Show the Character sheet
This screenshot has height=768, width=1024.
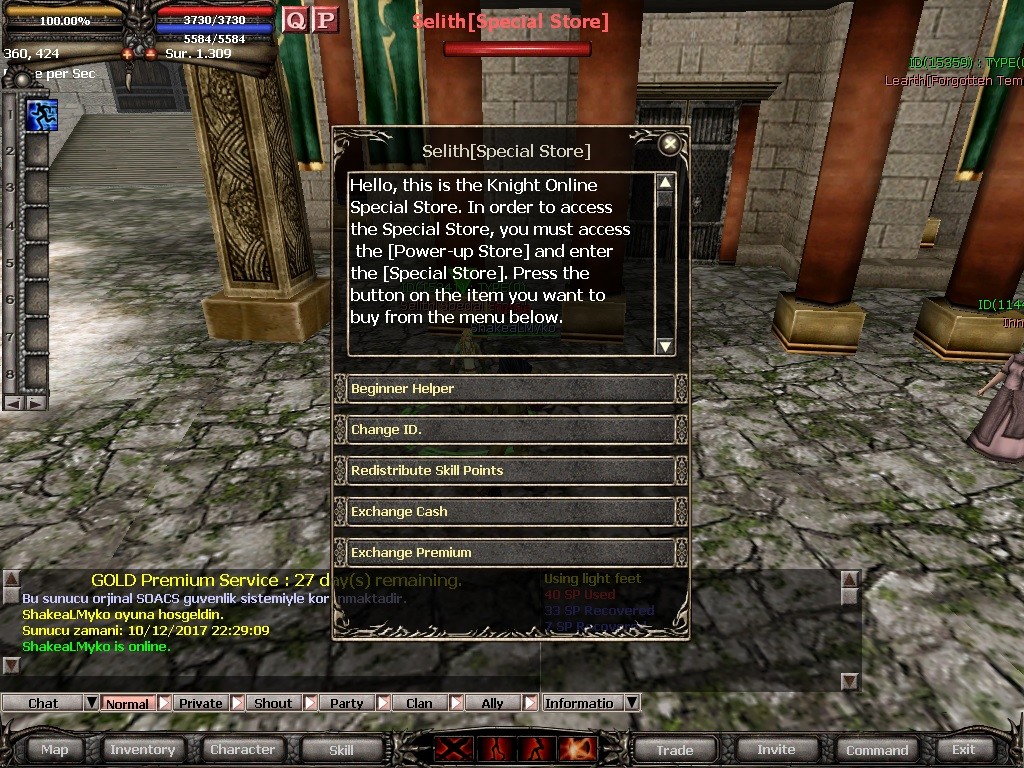click(x=242, y=750)
